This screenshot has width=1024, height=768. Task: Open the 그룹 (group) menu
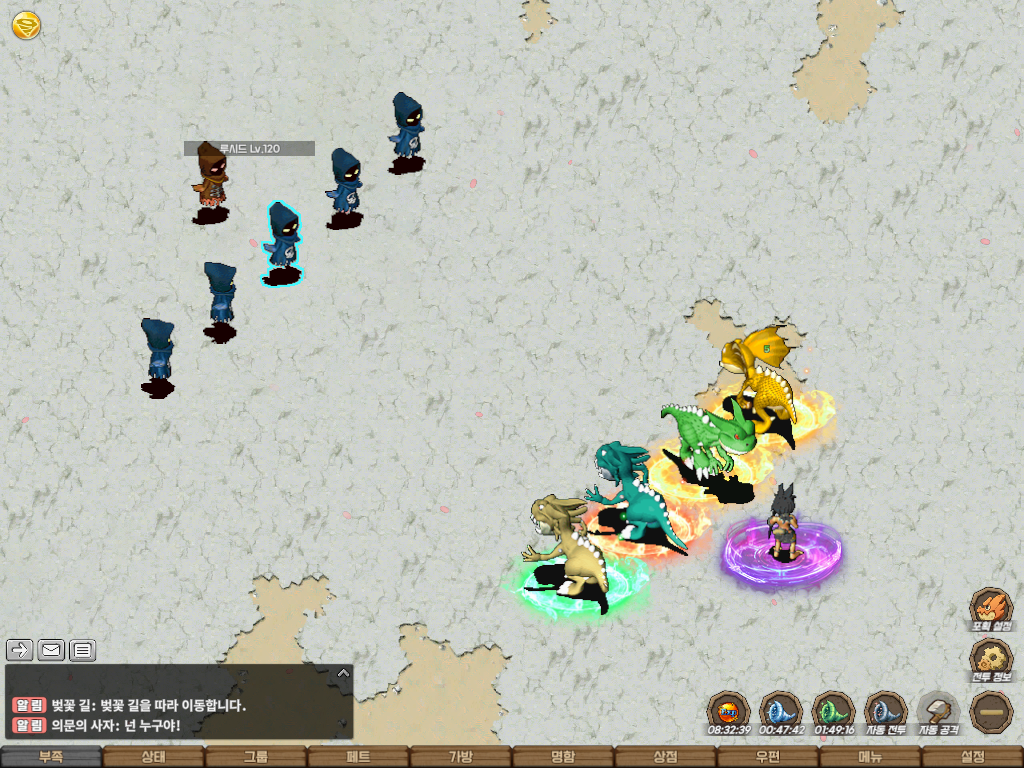pyautogui.click(x=256, y=757)
